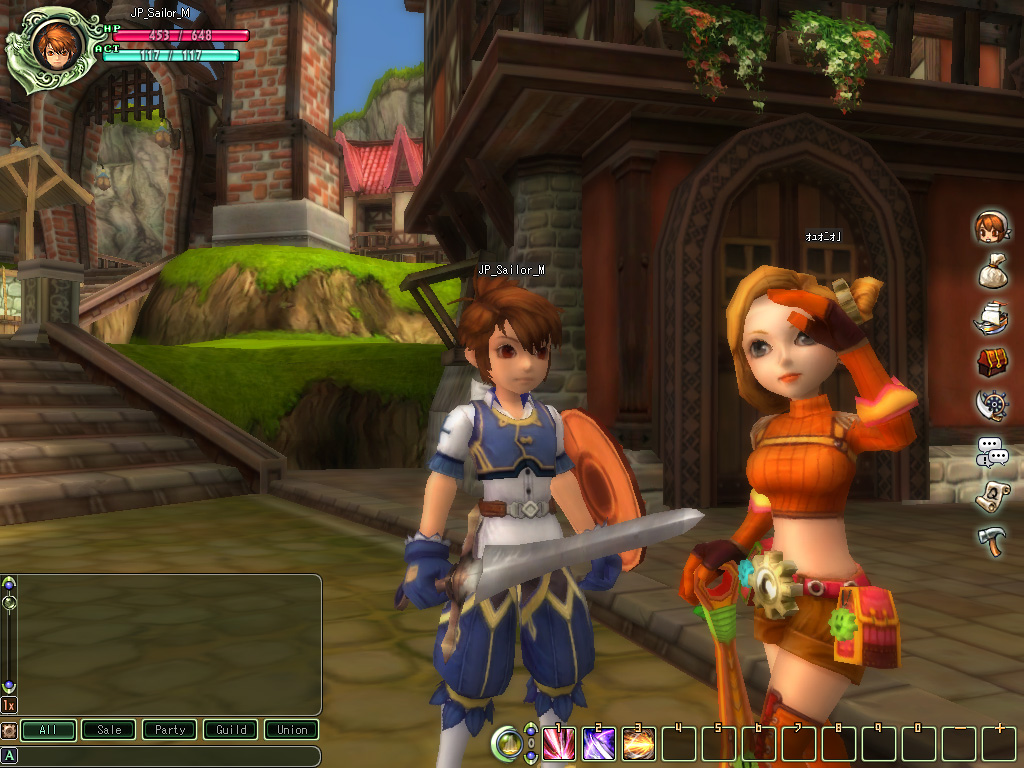Viewport: 1024px width, 768px height.
Task: Select the ship wheel and cutlass icon
Action: (991, 406)
